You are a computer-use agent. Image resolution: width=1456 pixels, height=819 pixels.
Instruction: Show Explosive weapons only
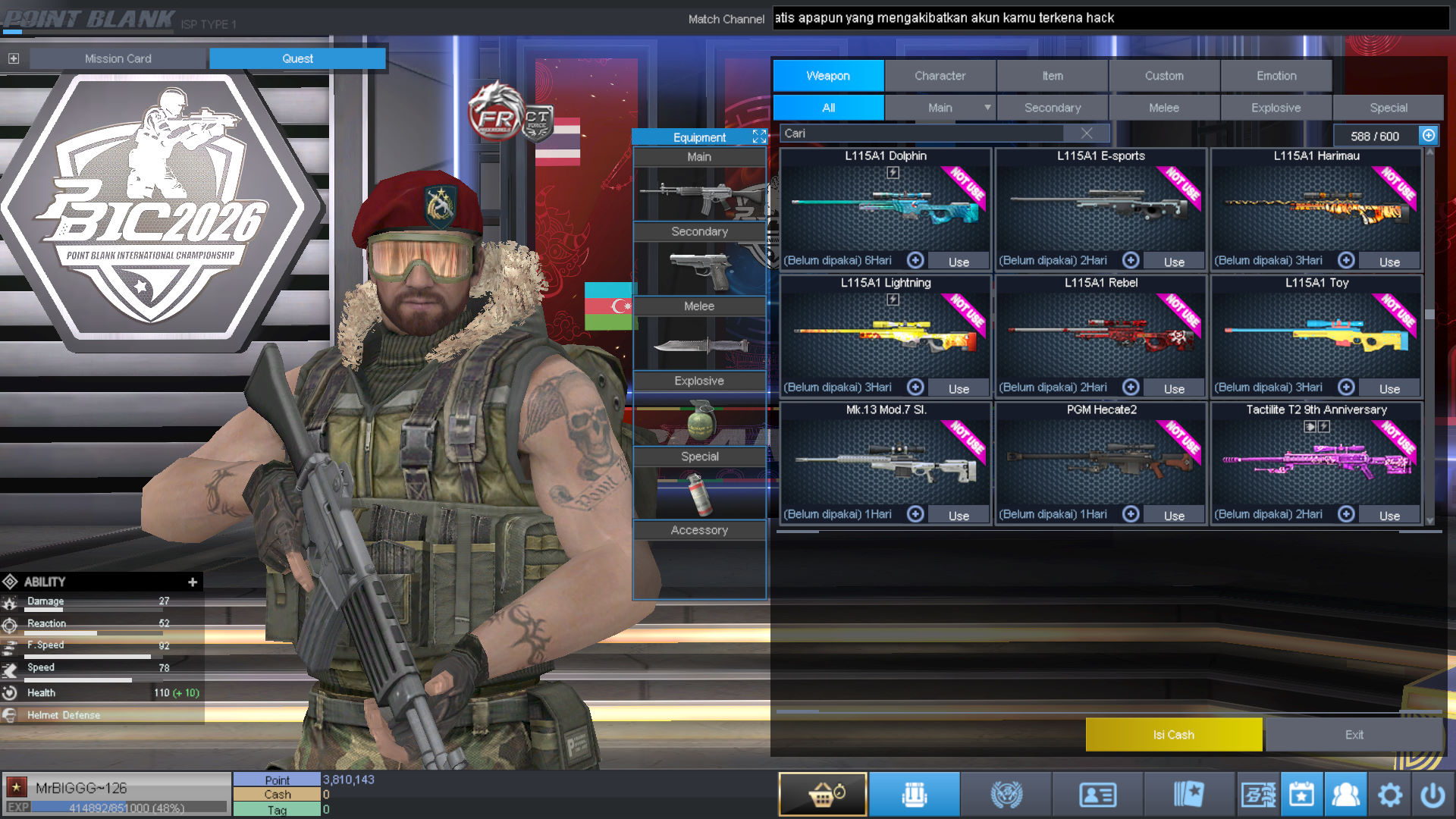point(1276,108)
